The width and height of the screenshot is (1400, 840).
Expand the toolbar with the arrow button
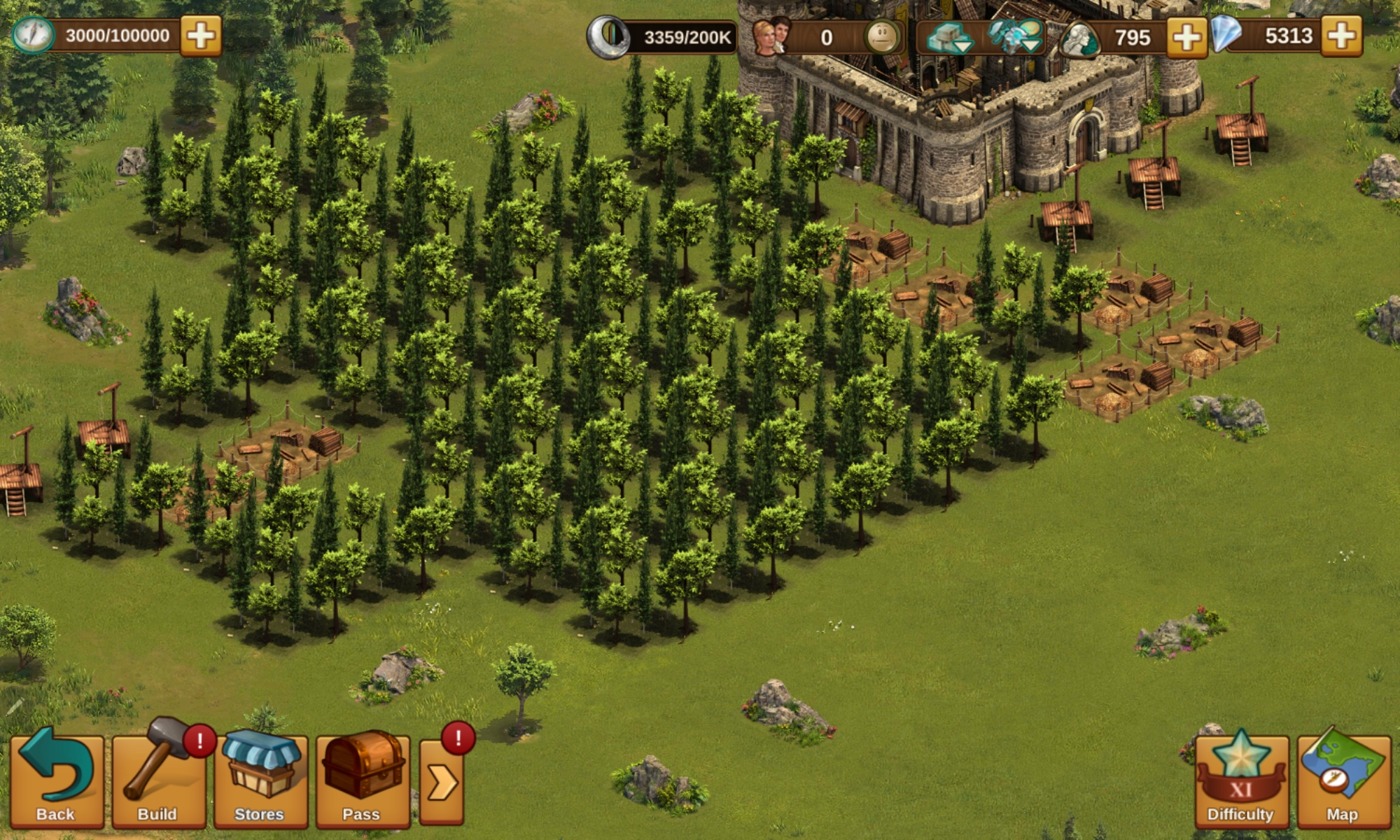[x=442, y=782]
